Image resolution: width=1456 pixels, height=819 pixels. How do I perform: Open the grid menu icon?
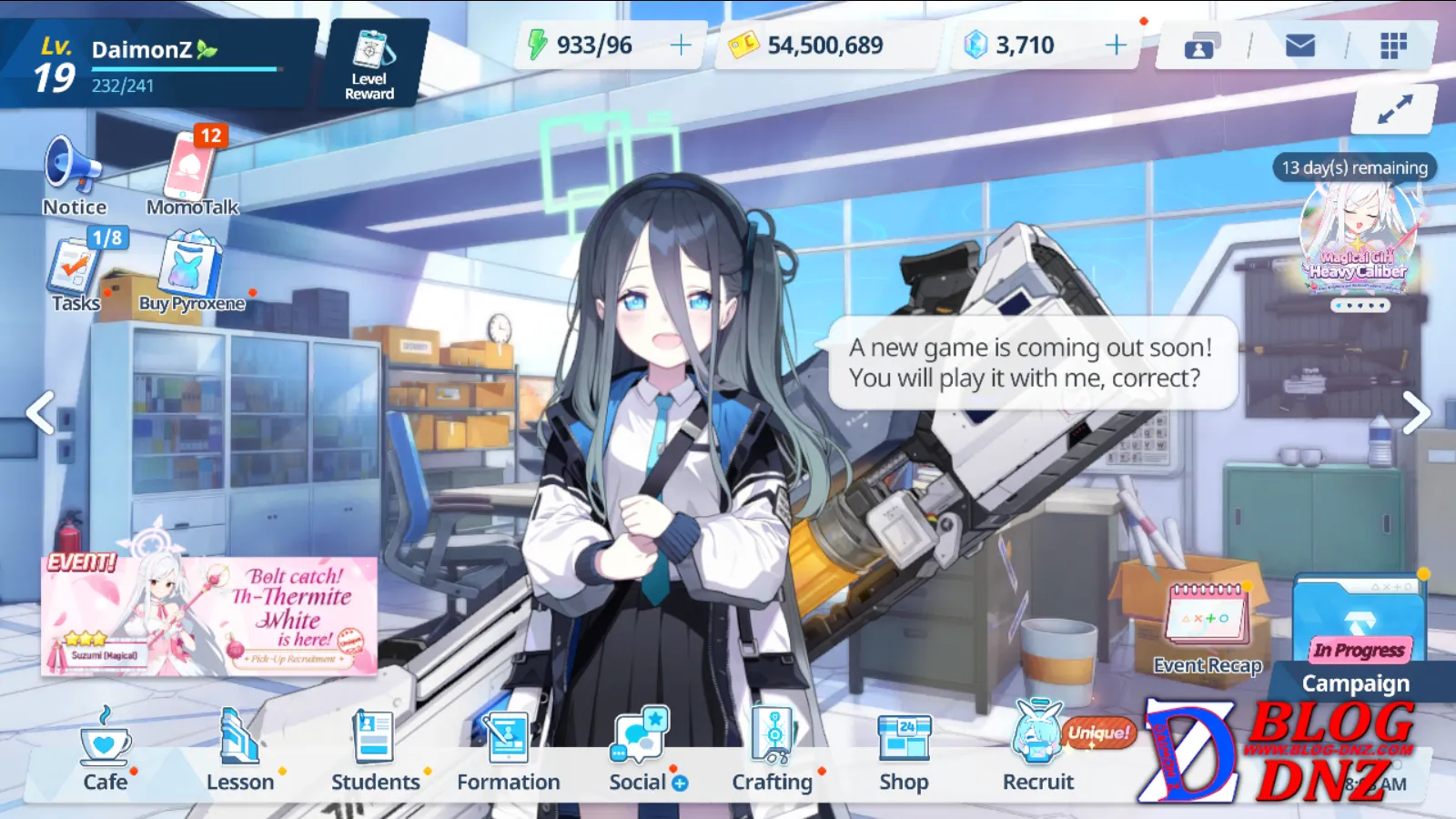pyautogui.click(x=1393, y=45)
